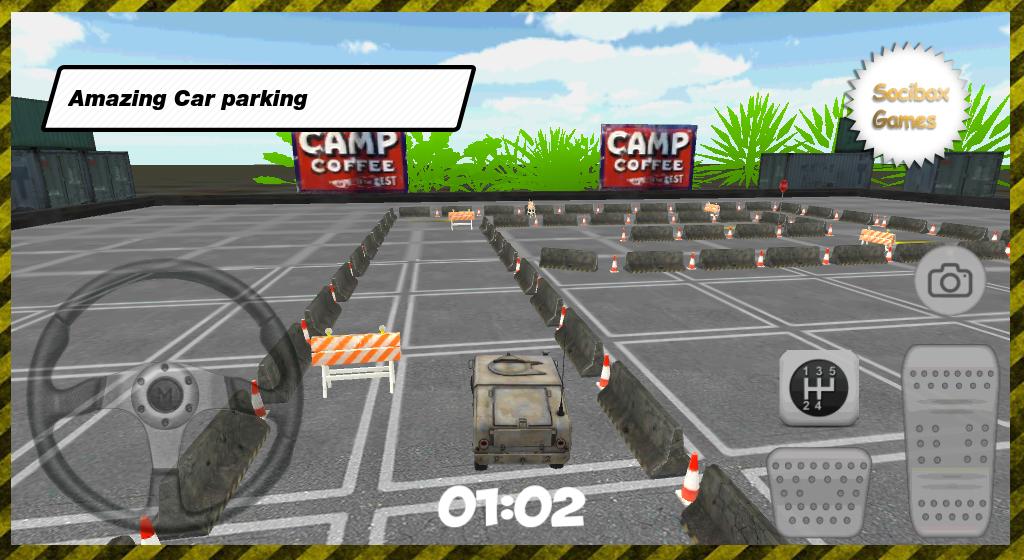
Task: Push the tall accelerator pedal
Action: (949, 442)
